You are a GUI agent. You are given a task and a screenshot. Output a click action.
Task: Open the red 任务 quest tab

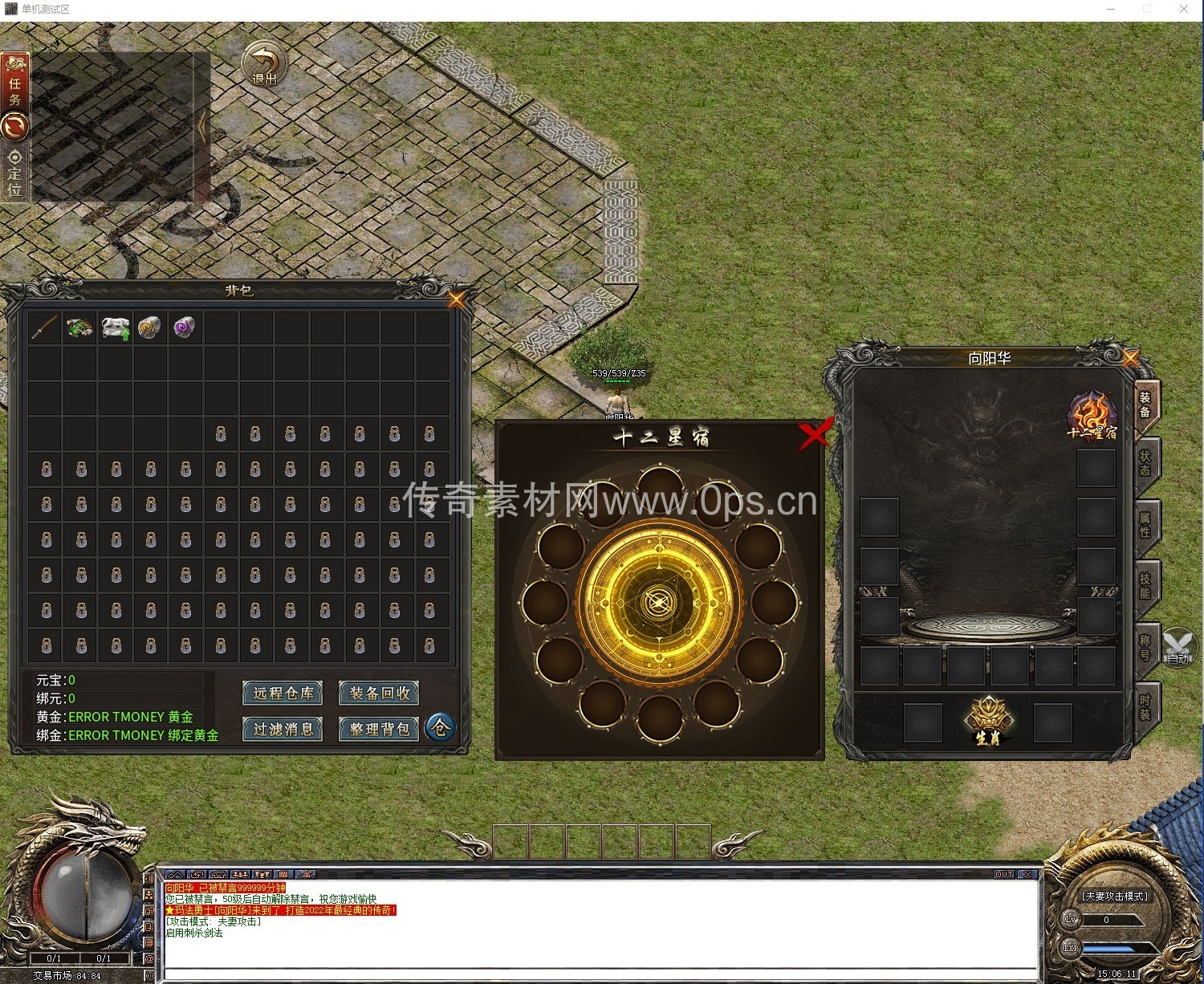coord(15,82)
